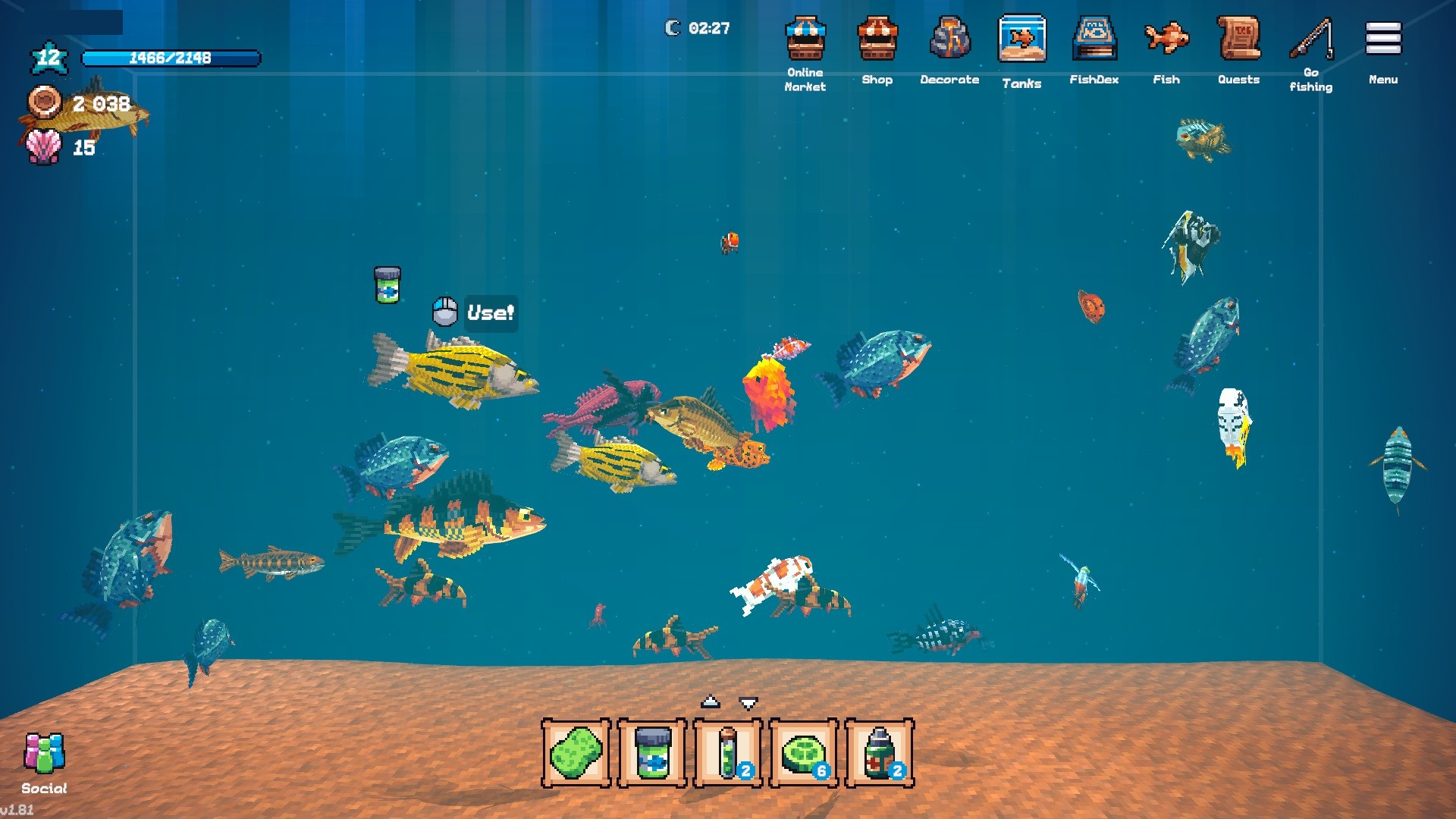Viewport: 1456px width, 819px height.
Task: Select the medicine bottle slot
Action: pyautogui.click(x=880, y=753)
